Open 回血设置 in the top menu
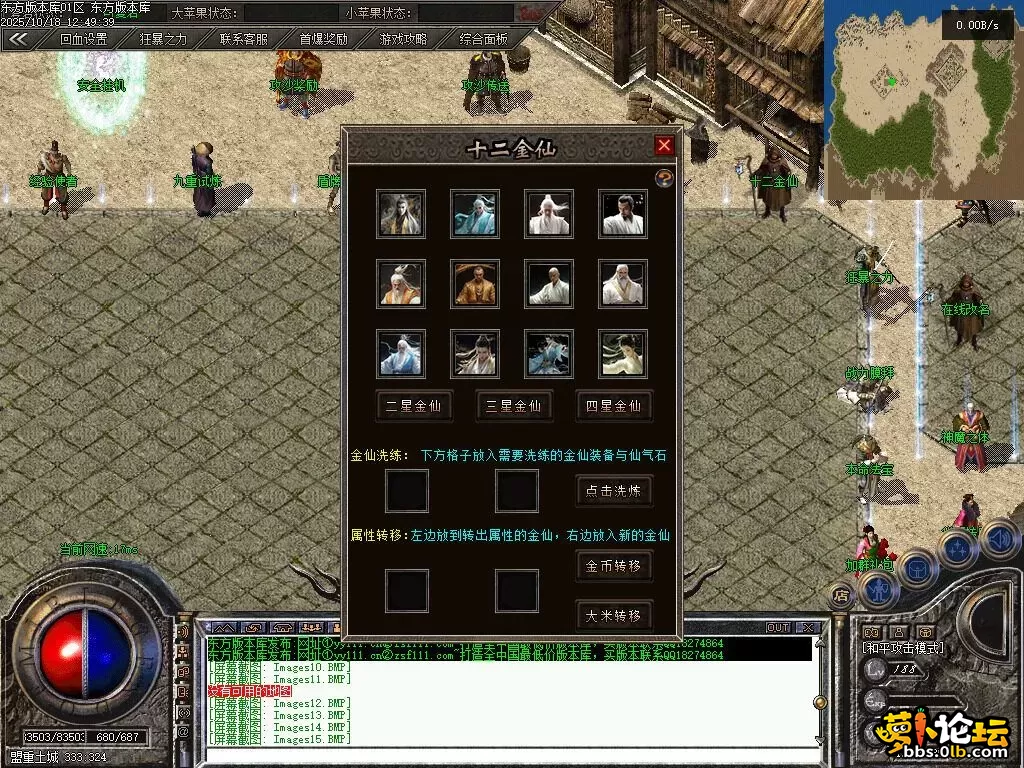Screen dimensions: 1024x768 coord(83,39)
